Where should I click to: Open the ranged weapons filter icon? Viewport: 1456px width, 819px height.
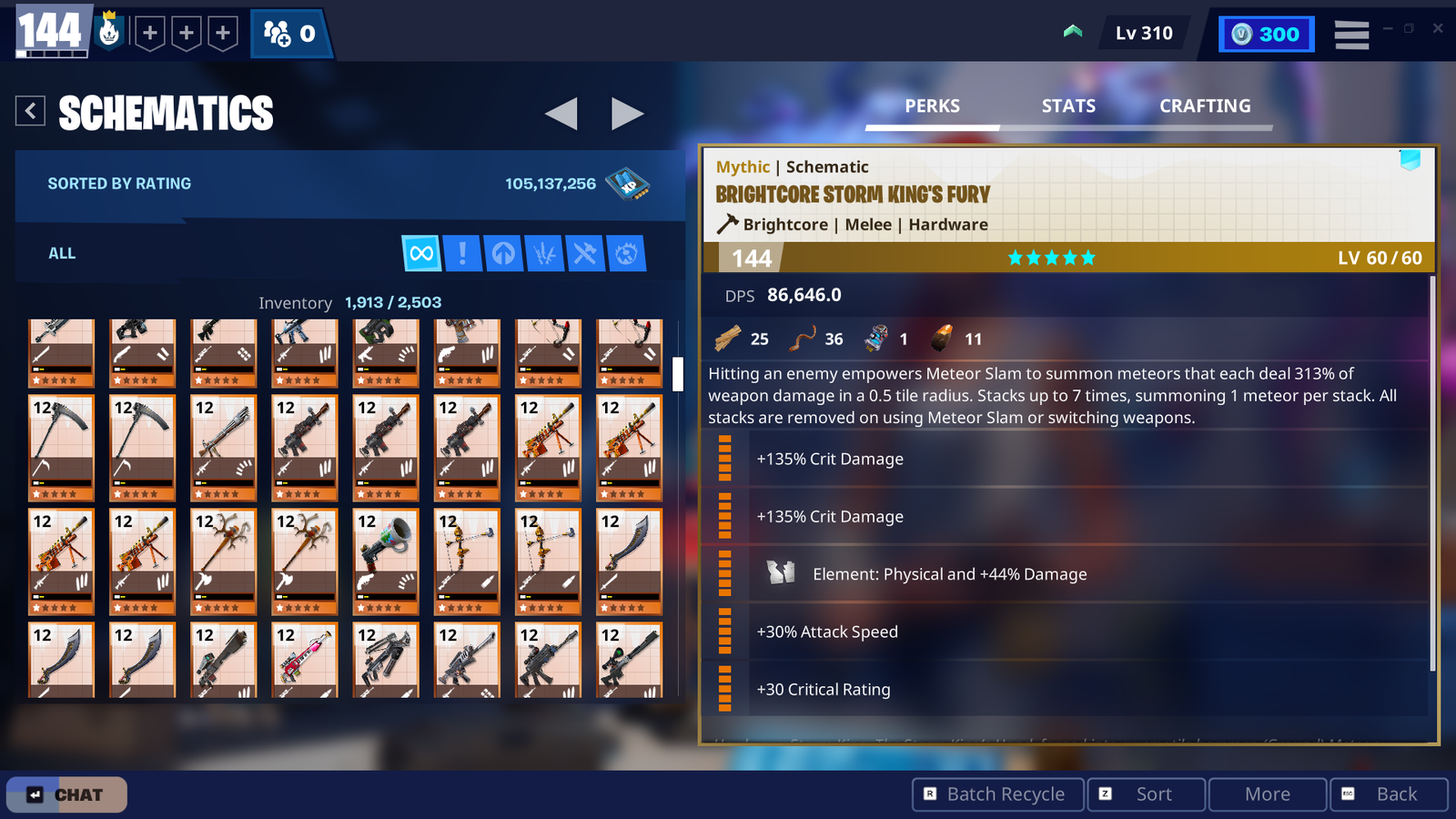pos(544,253)
